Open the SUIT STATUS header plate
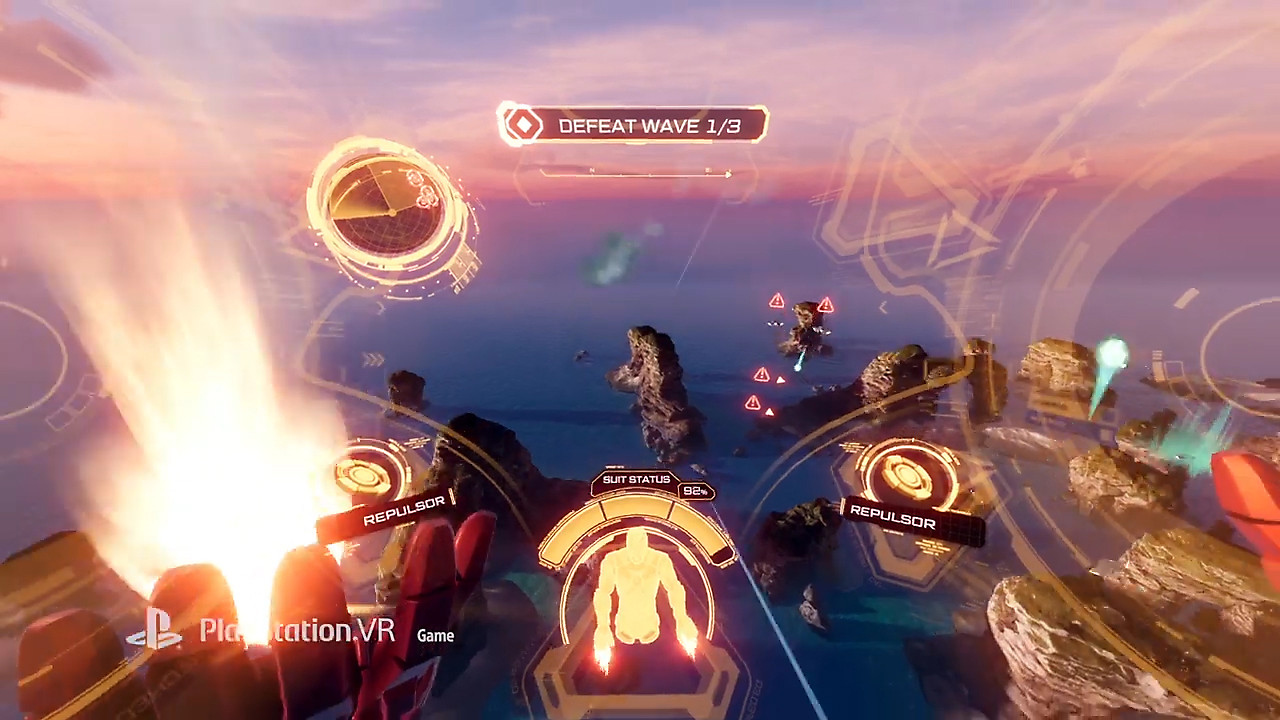This screenshot has height=720, width=1280. point(636,479)
